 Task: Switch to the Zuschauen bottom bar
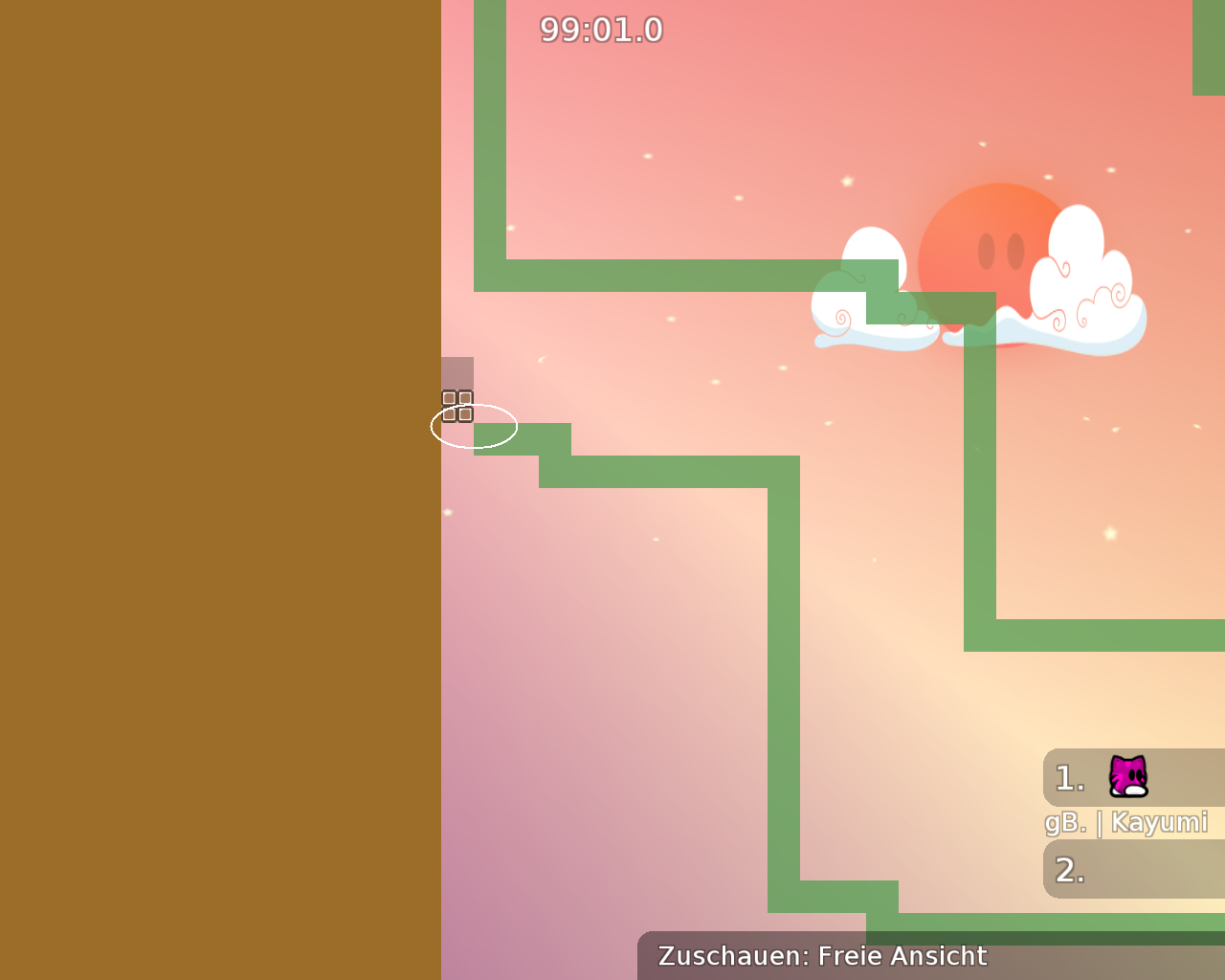(734, 955)
